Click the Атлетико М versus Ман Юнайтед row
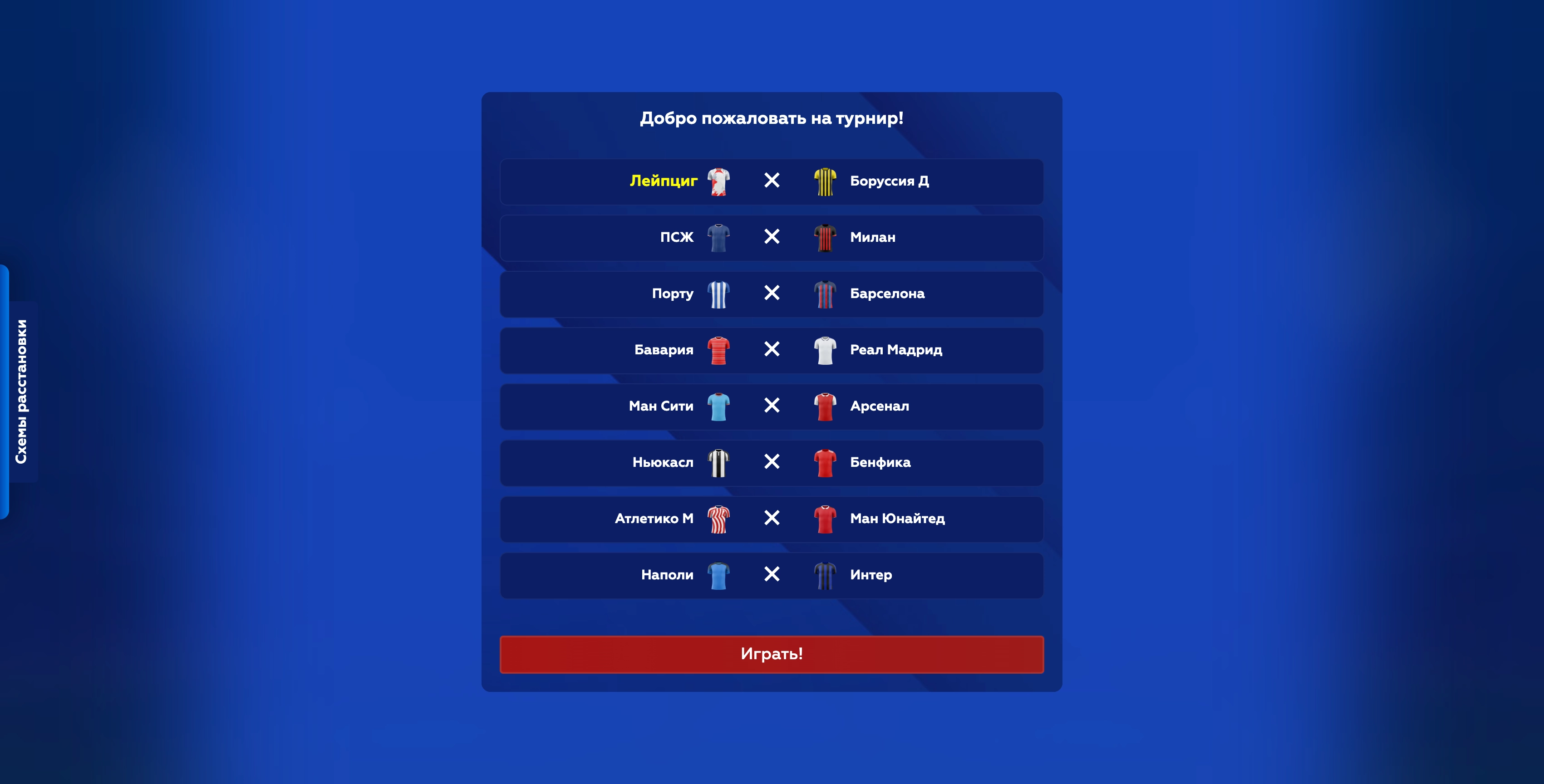 tap(771, 519)
